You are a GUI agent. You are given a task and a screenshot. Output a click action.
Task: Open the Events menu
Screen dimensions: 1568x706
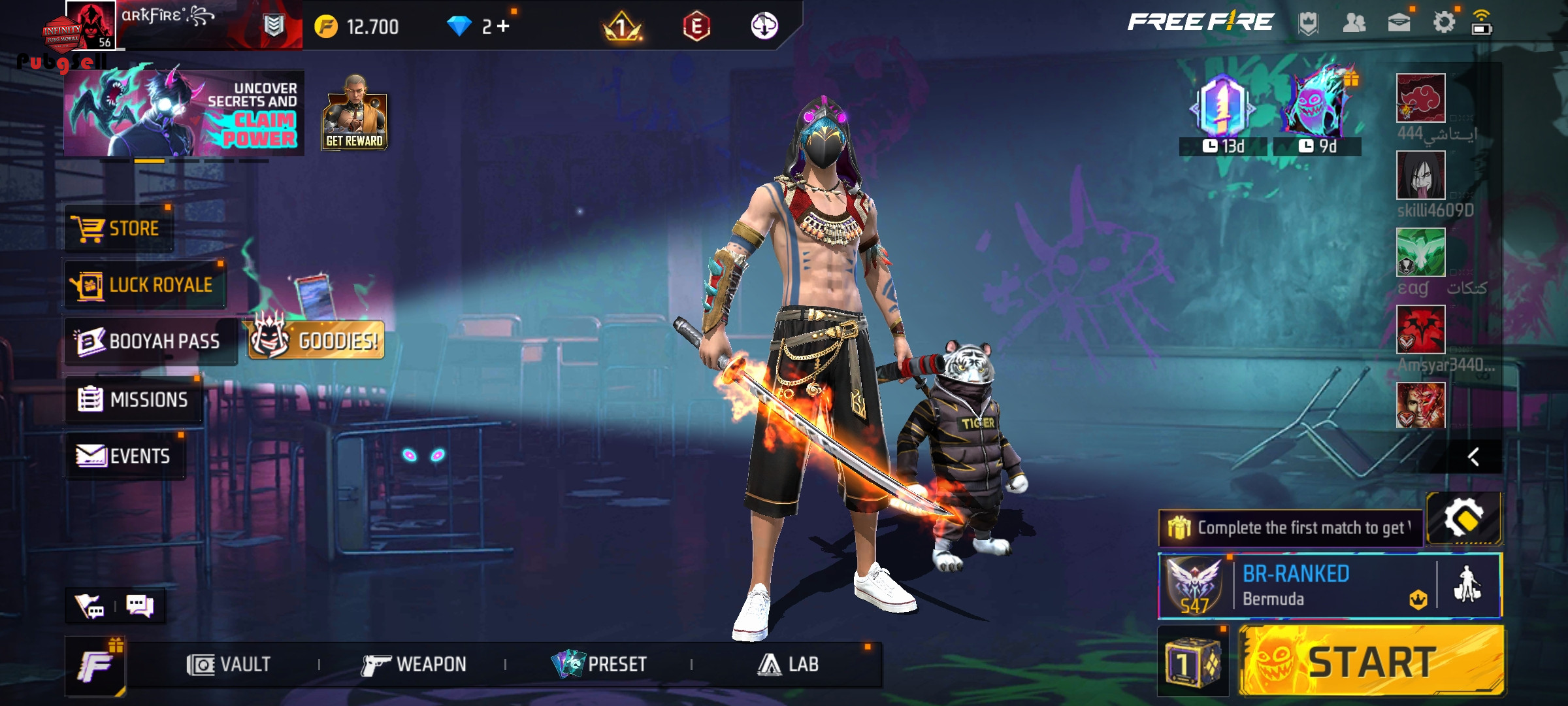(x=124, y=456)
